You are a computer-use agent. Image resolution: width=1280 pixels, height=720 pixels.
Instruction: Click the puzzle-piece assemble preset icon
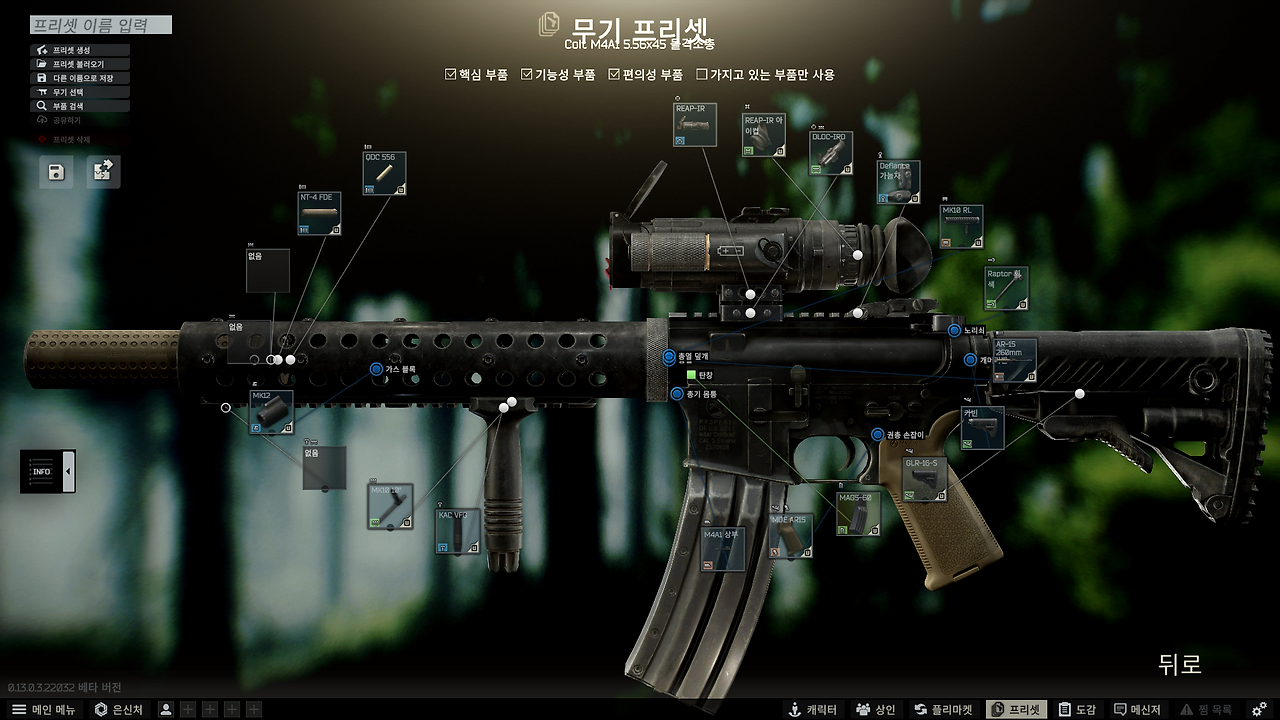(x=103, y=171)
